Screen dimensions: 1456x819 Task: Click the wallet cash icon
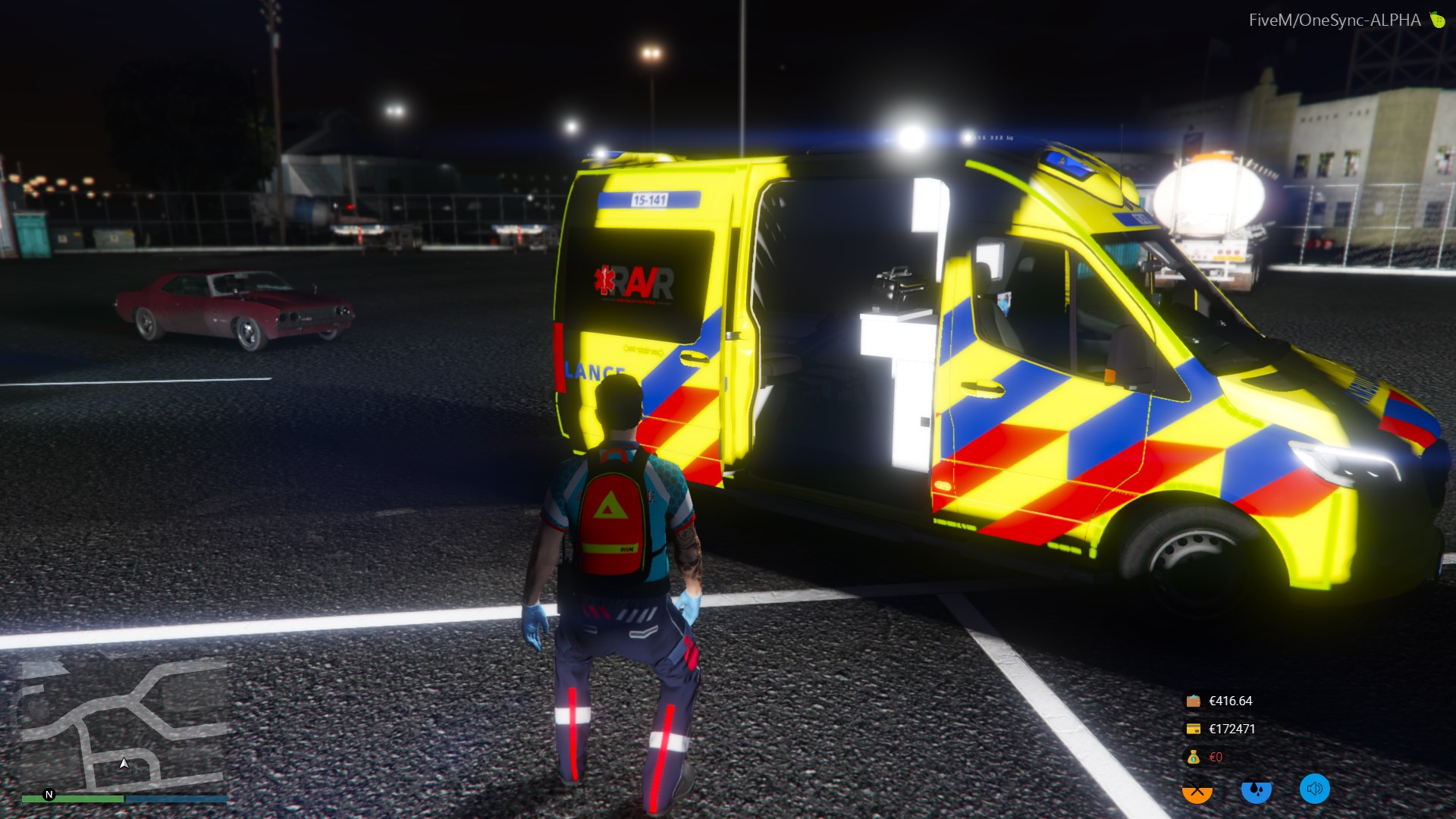pyautogui.click(x=1193, y=701)
